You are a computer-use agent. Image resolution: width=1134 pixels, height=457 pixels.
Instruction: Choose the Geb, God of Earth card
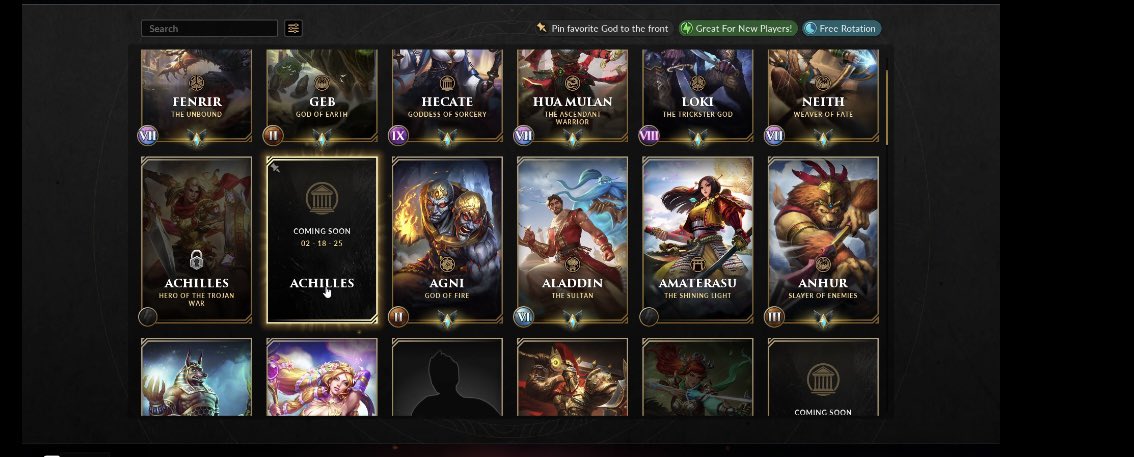(322, 95)
